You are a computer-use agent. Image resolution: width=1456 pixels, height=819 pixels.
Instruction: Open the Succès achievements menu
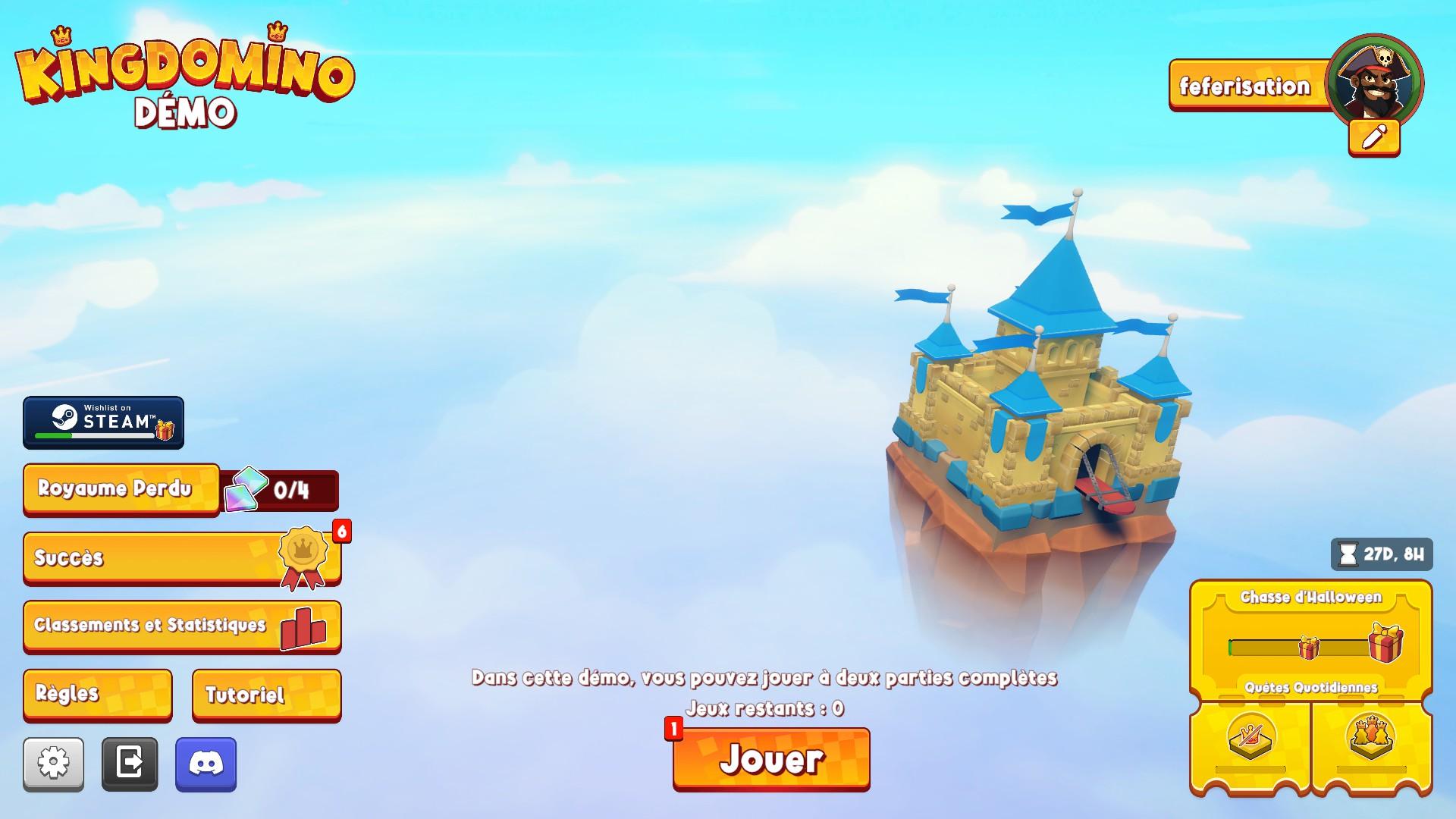pyautogui.click(x=181, y=558)
